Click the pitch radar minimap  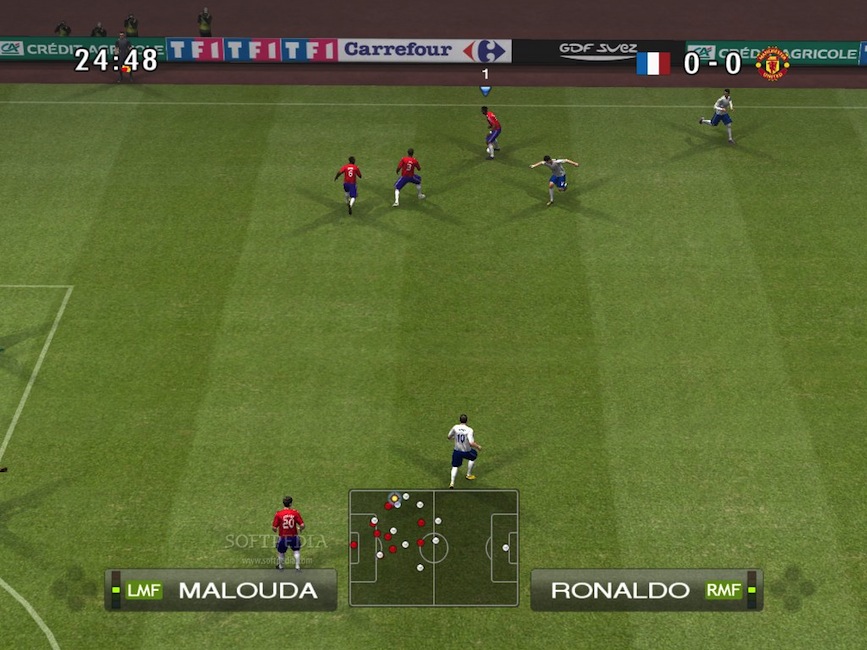[x=433, y=547]
